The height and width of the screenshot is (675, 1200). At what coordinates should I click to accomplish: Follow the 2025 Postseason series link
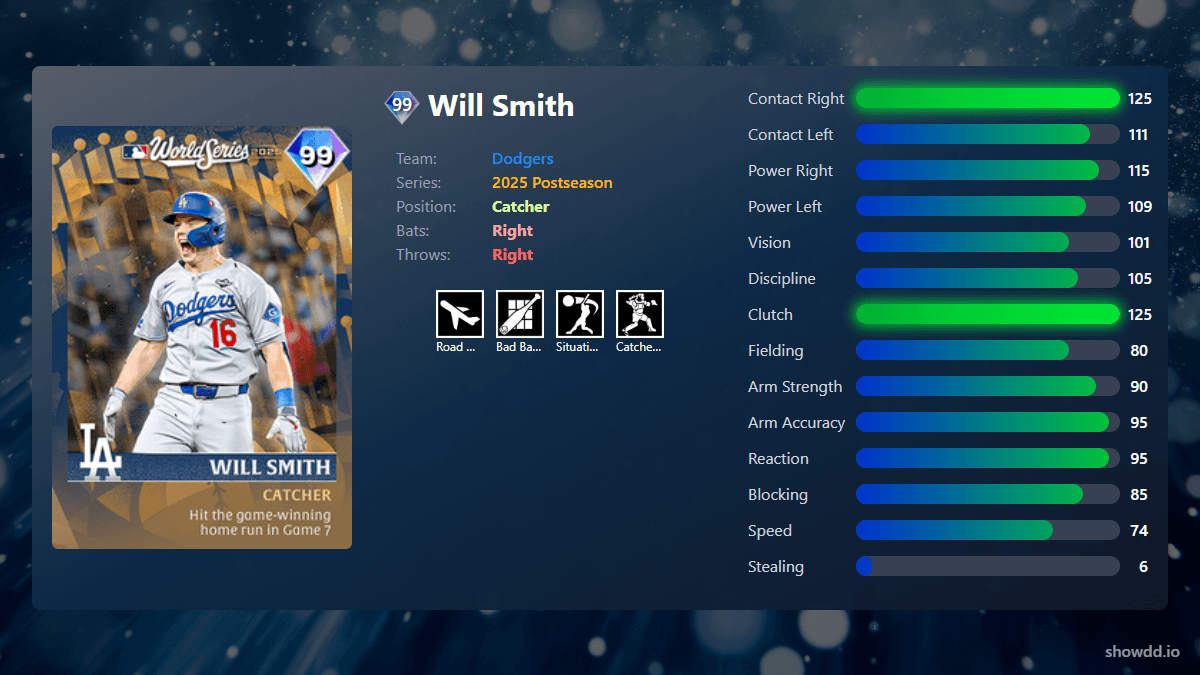pos(552,183)
